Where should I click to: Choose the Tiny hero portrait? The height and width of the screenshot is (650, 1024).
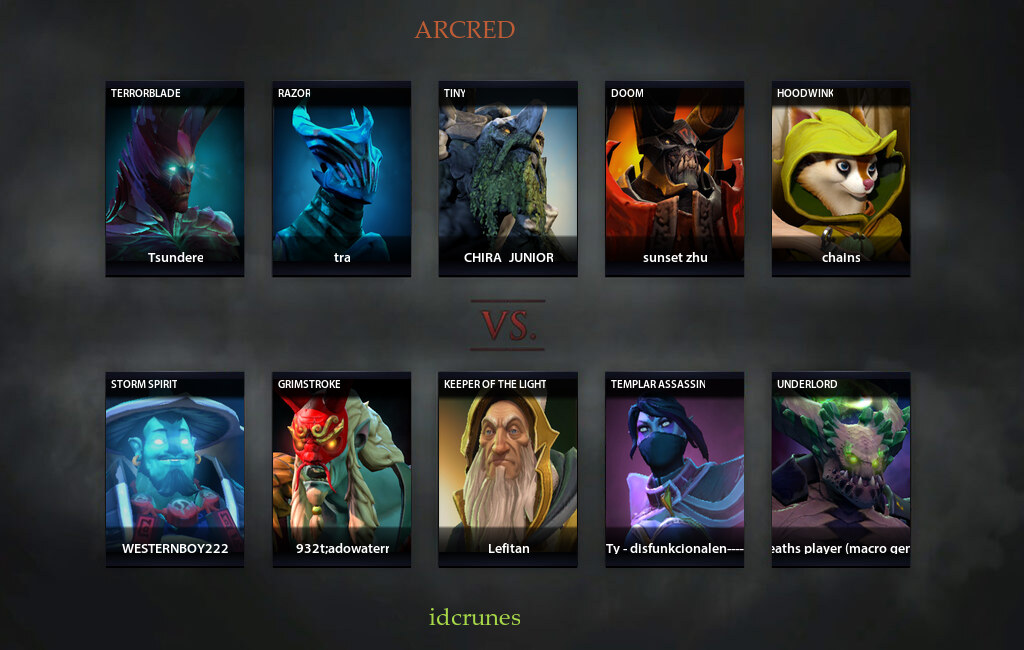pos(508,178)
